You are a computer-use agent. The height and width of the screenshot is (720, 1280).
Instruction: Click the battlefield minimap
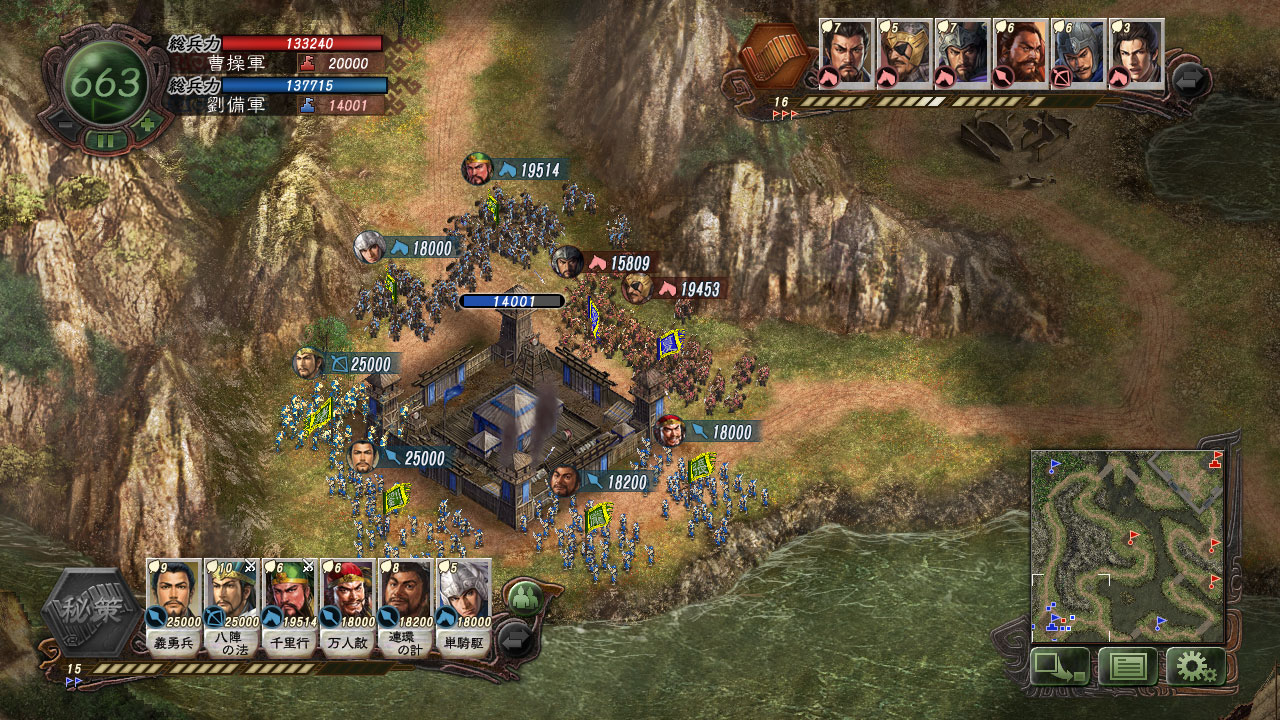[x=1127, y=545]
